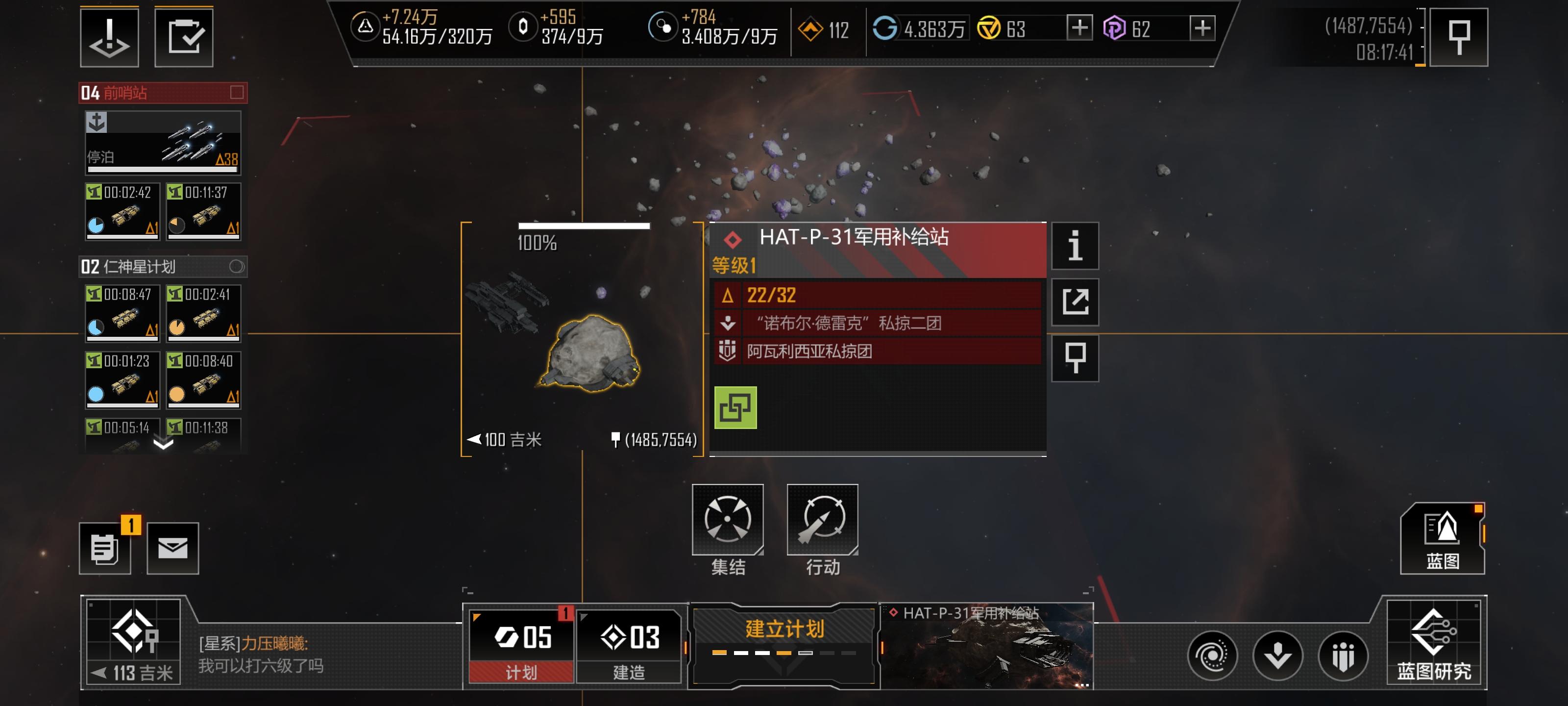Click the green overlapping squares button
Screen dimensions: 1568x706
click(x=735, y=407)
